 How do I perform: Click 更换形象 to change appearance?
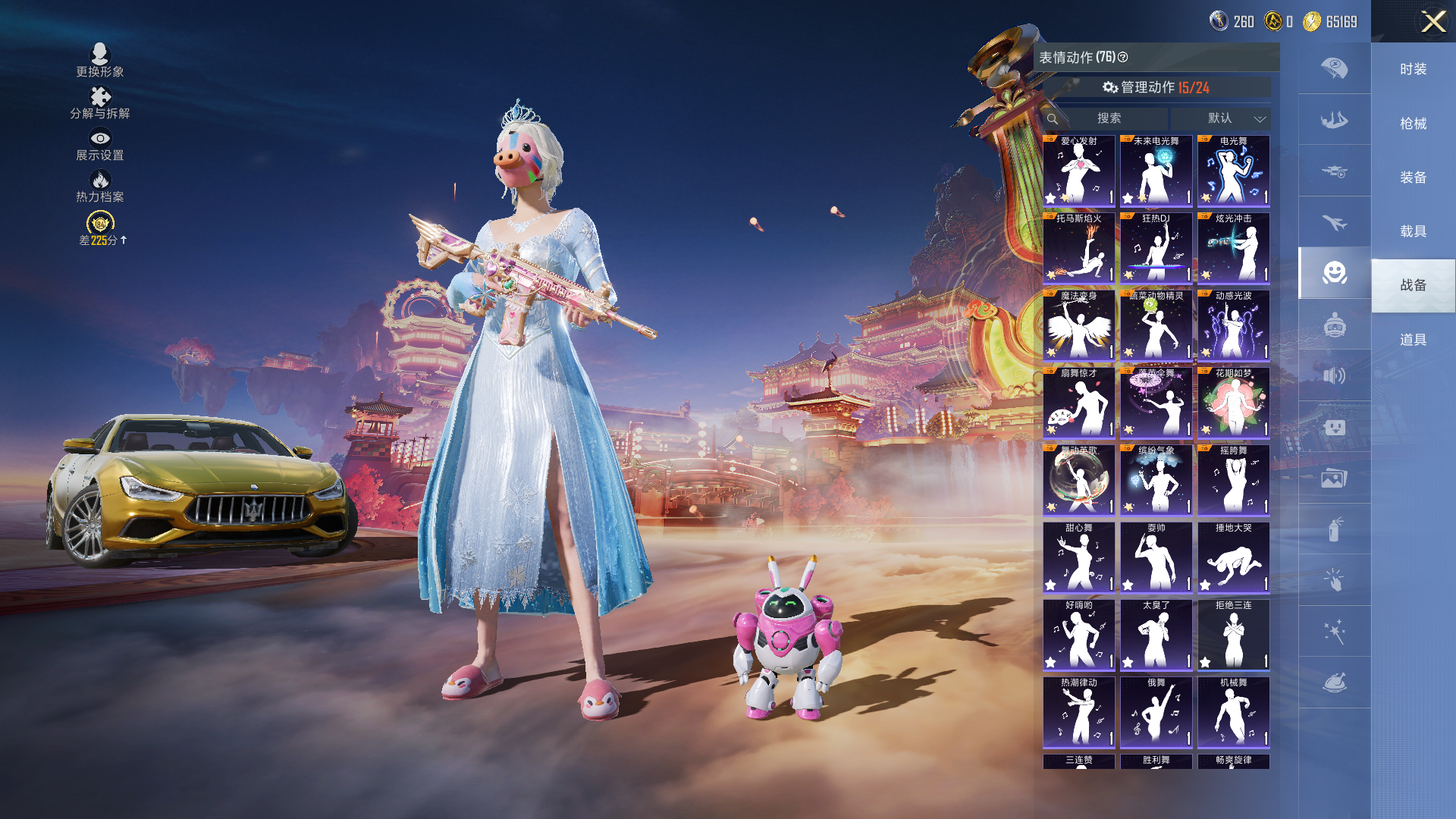(100, 60)
